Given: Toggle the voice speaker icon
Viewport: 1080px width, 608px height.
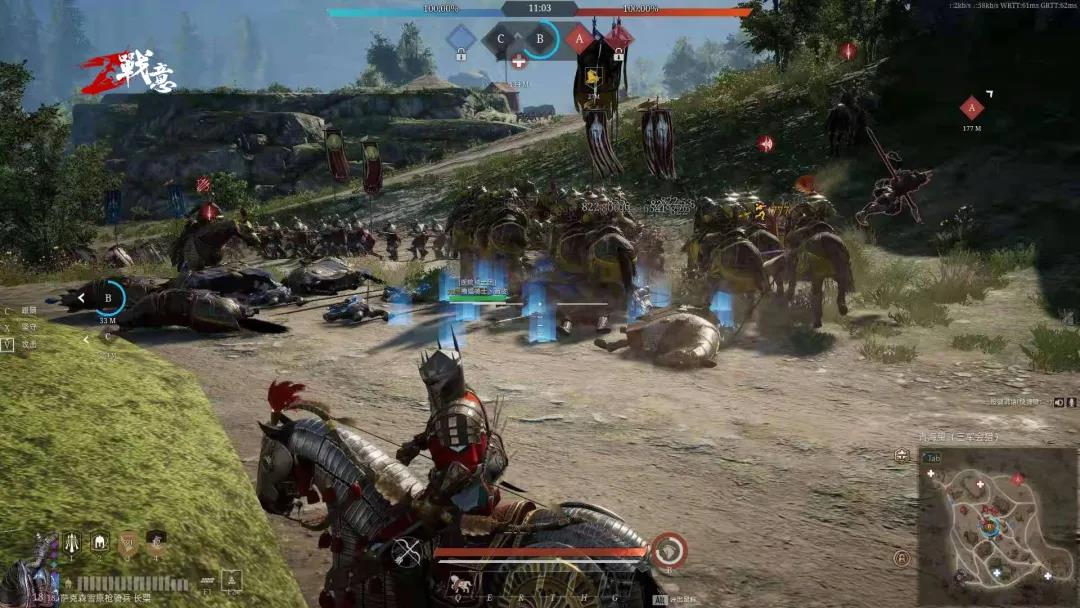Looking at the screenshot, I should pyautogui.click(x=1059, y=402).
